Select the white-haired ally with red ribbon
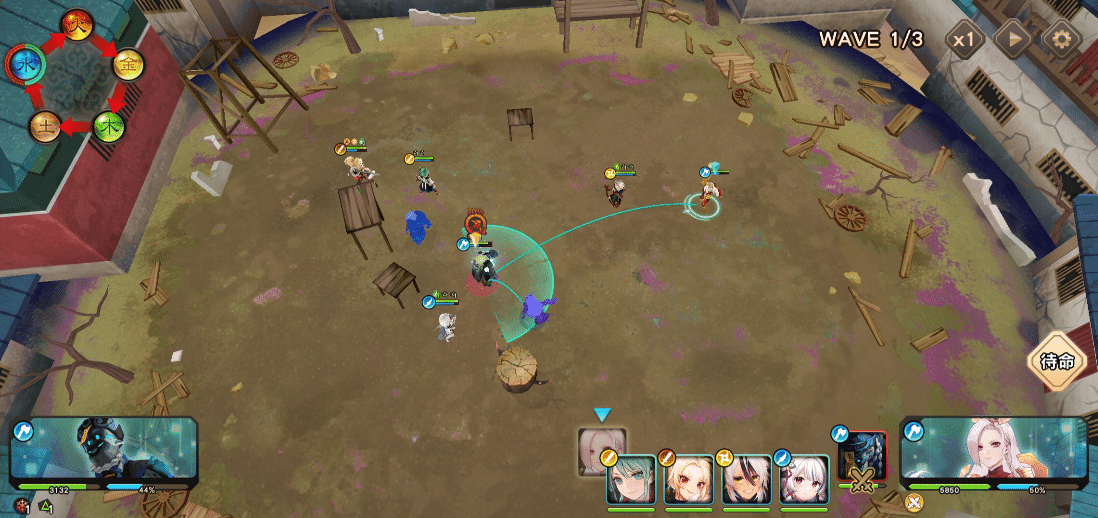This screenshot has height=518, width=1098. (x=803, y=479)
